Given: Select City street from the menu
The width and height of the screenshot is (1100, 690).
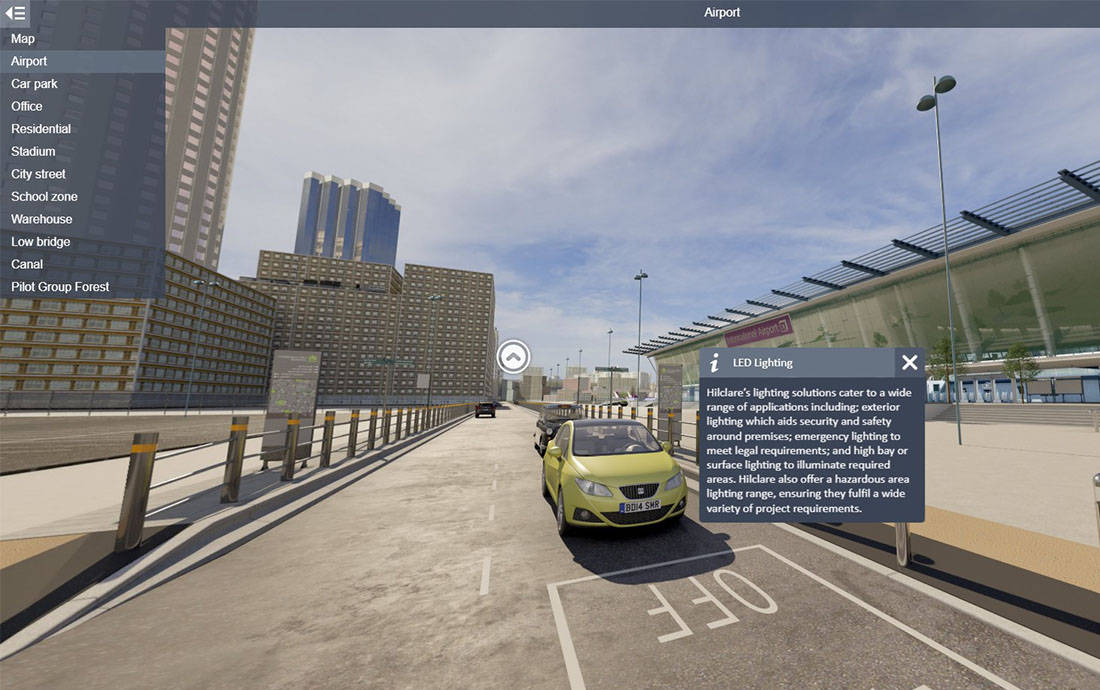Looking at the screenshot, I should click(x=38, y=174).
